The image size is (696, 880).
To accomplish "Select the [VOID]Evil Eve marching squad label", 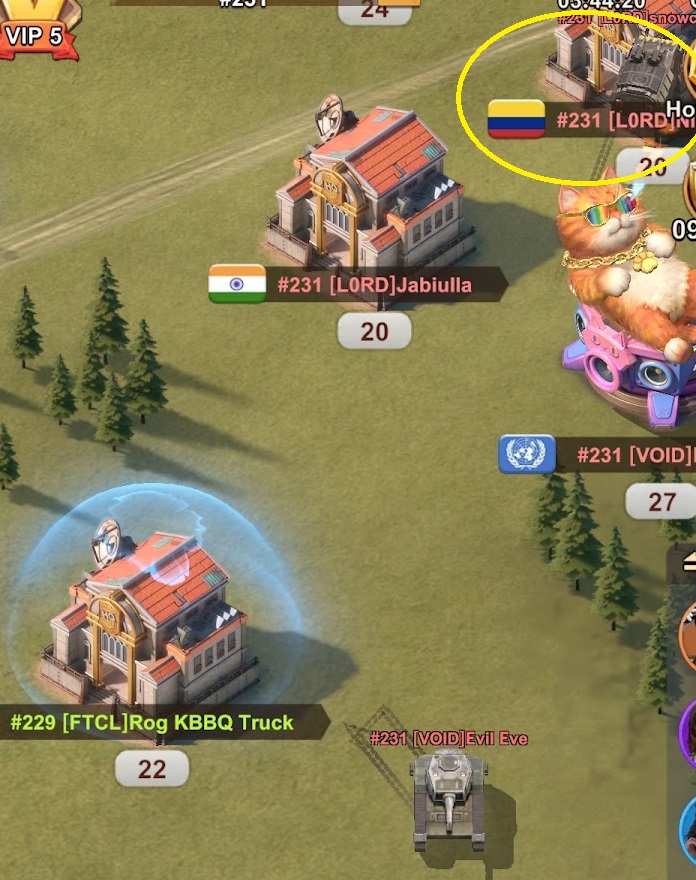I will point(449,739).
